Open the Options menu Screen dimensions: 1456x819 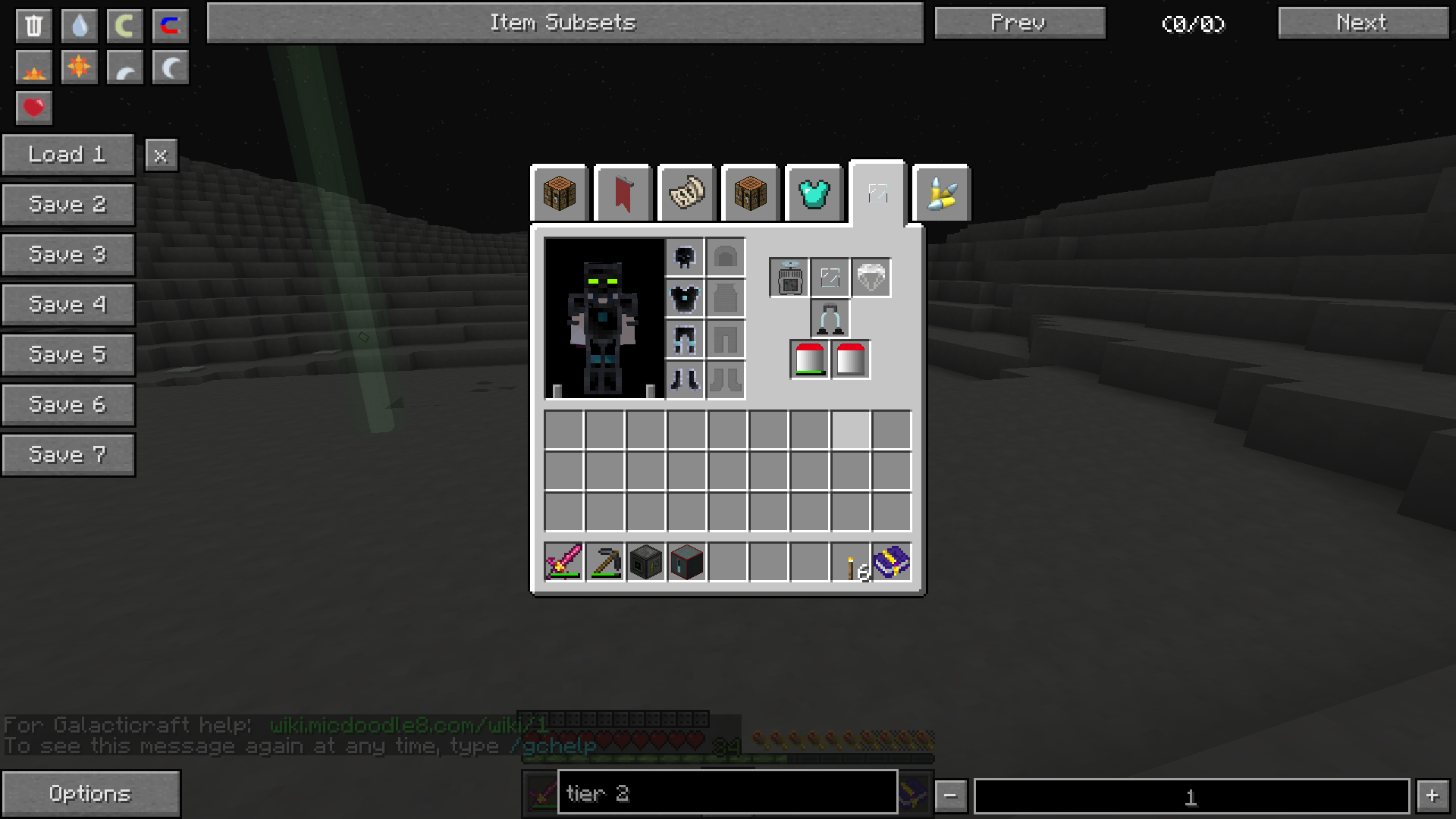[90, 793]
